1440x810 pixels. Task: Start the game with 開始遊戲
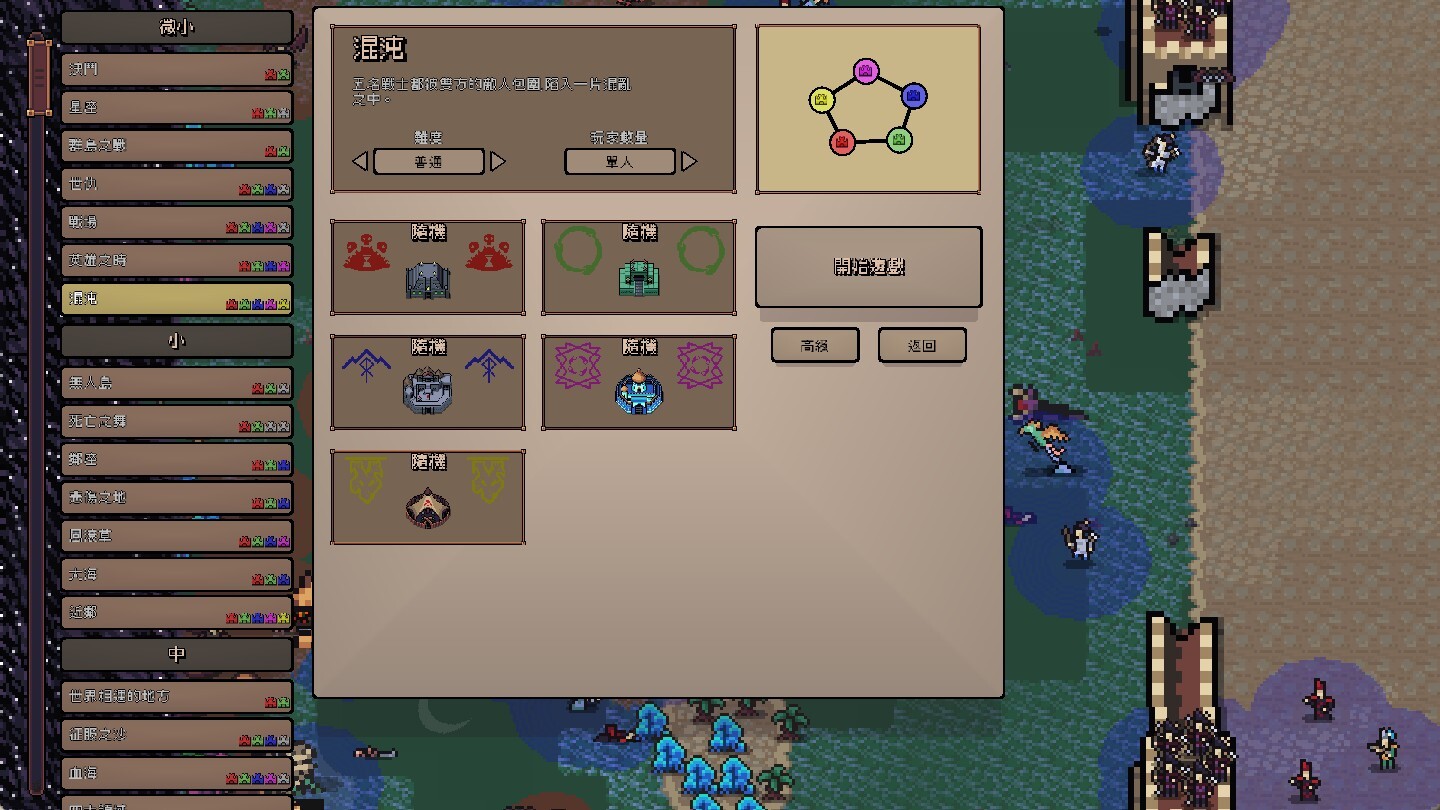click(x=868, y=267)
